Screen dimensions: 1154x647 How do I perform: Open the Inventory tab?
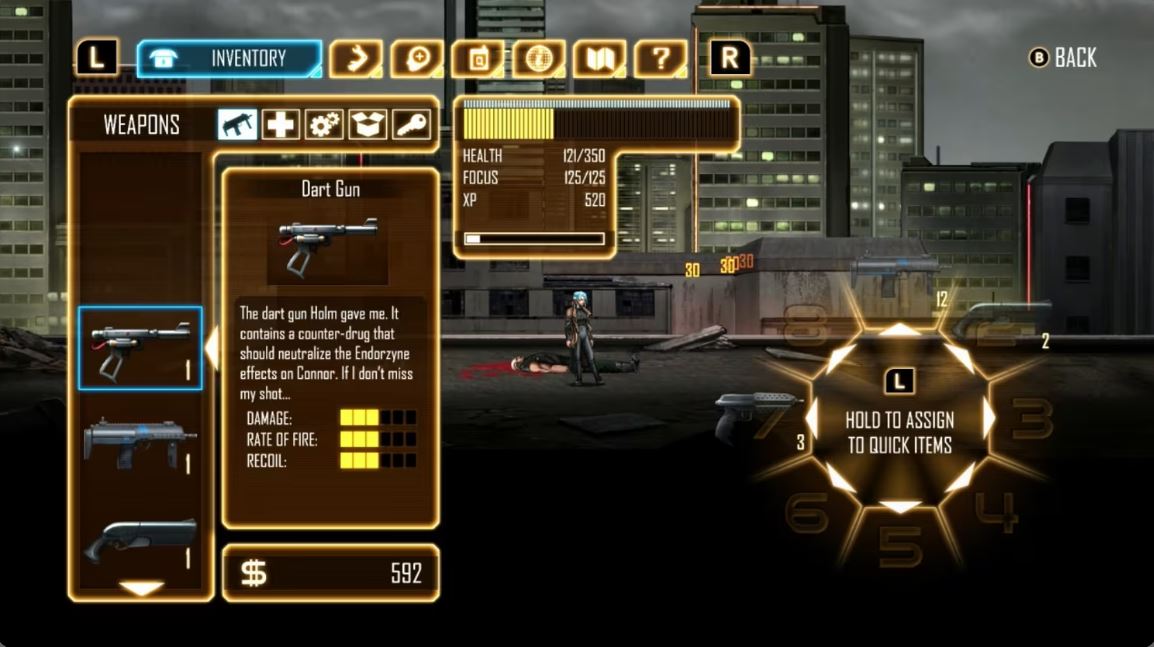[x=229, y=59]
